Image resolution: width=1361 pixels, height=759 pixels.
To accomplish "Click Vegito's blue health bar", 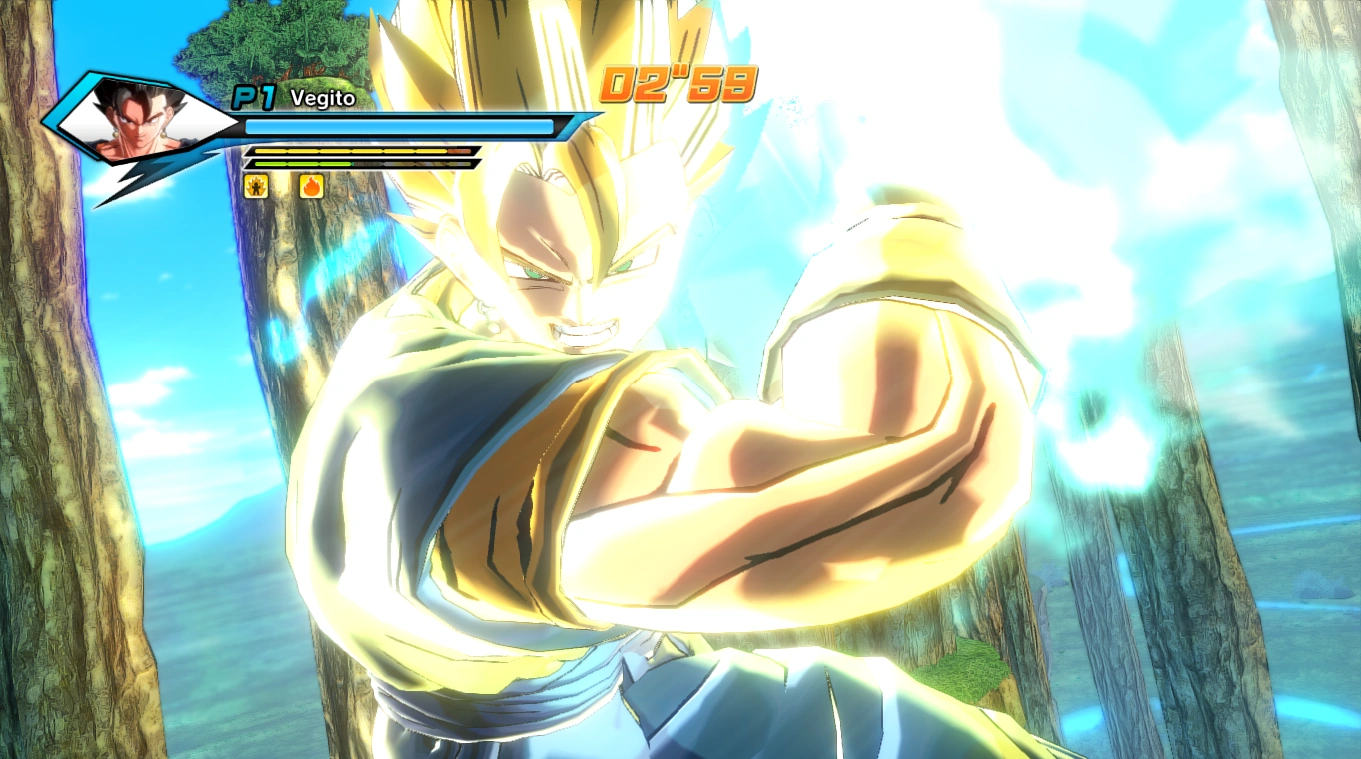I will (400, 127).
